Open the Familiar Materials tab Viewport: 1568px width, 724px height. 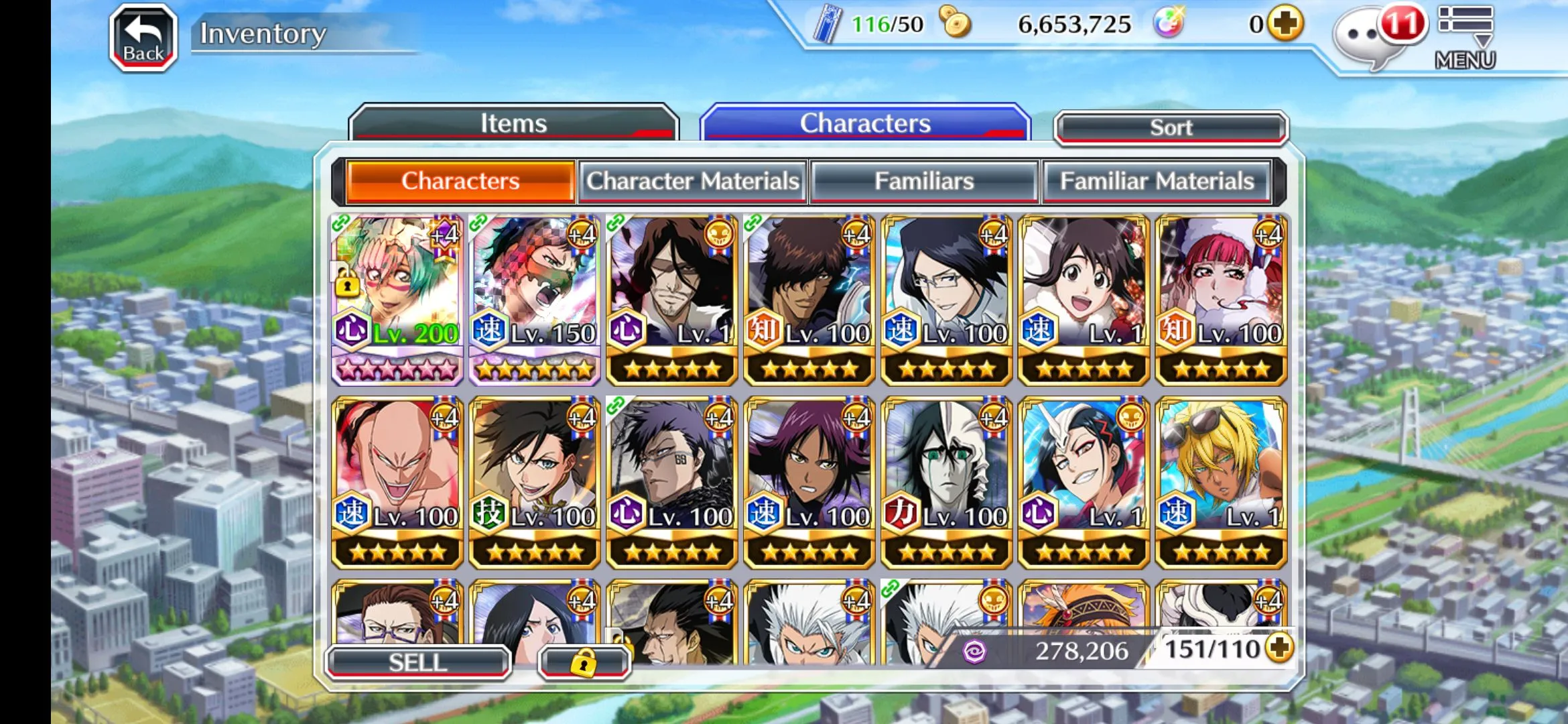point(1157,181)
